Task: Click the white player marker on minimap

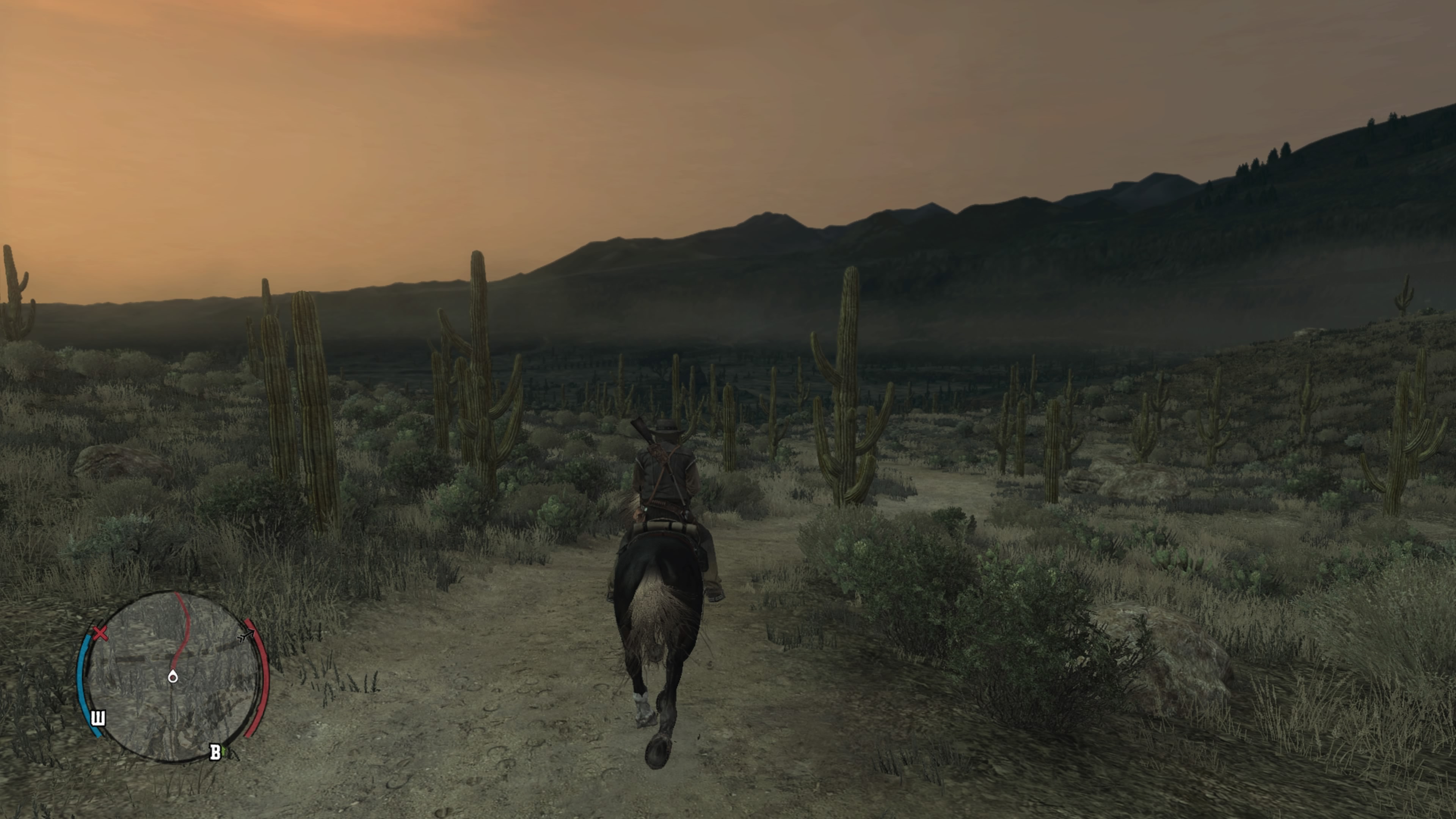Action: coord(173,676)
